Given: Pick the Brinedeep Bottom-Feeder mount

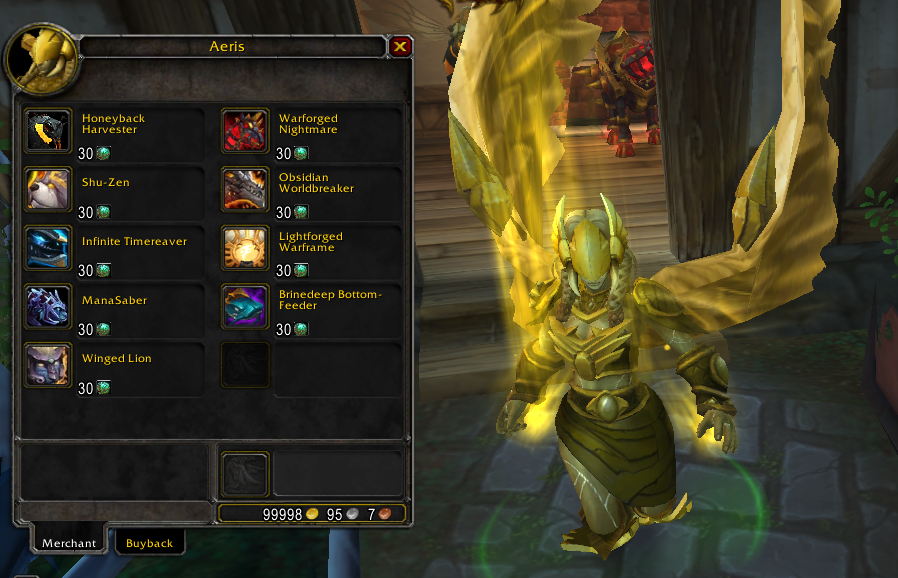Looking at the screenshot, I should click(x=245, y=306).
